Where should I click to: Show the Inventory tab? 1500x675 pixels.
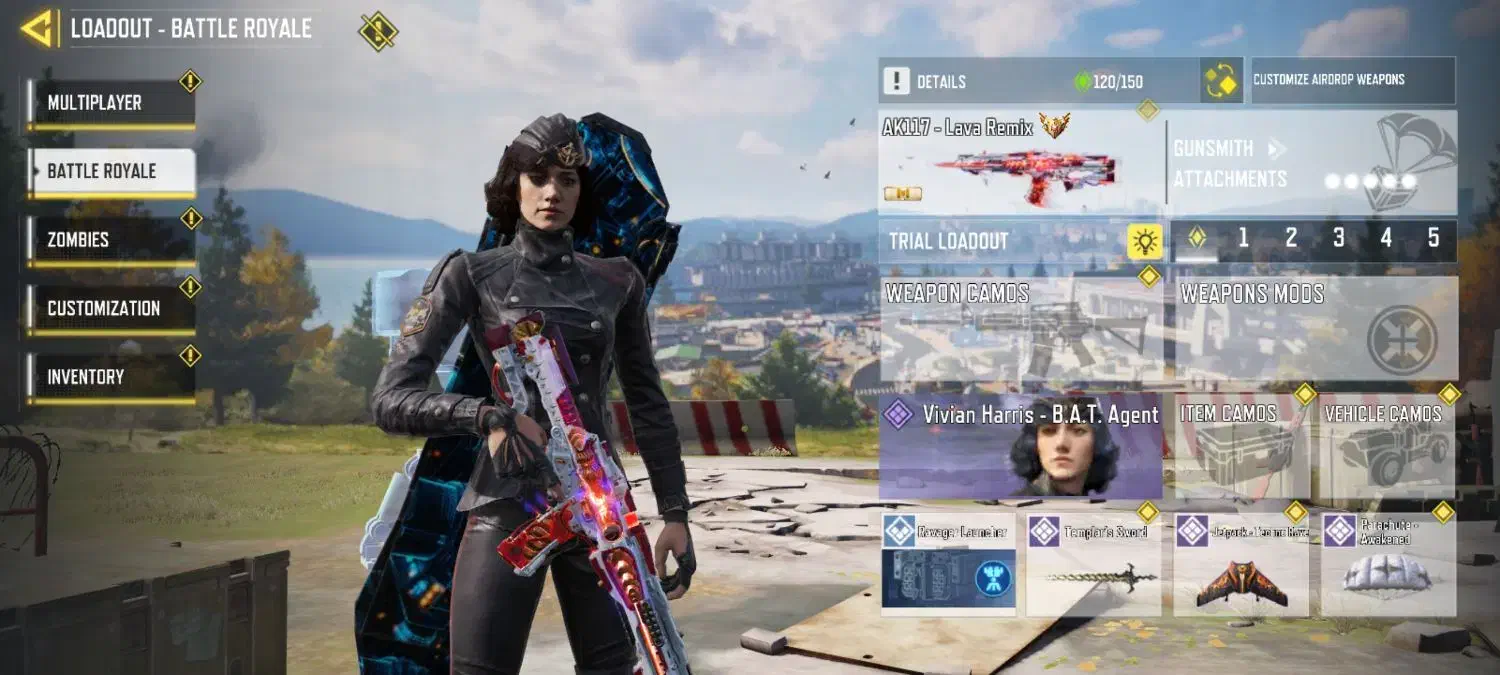(x=110, y=377)
